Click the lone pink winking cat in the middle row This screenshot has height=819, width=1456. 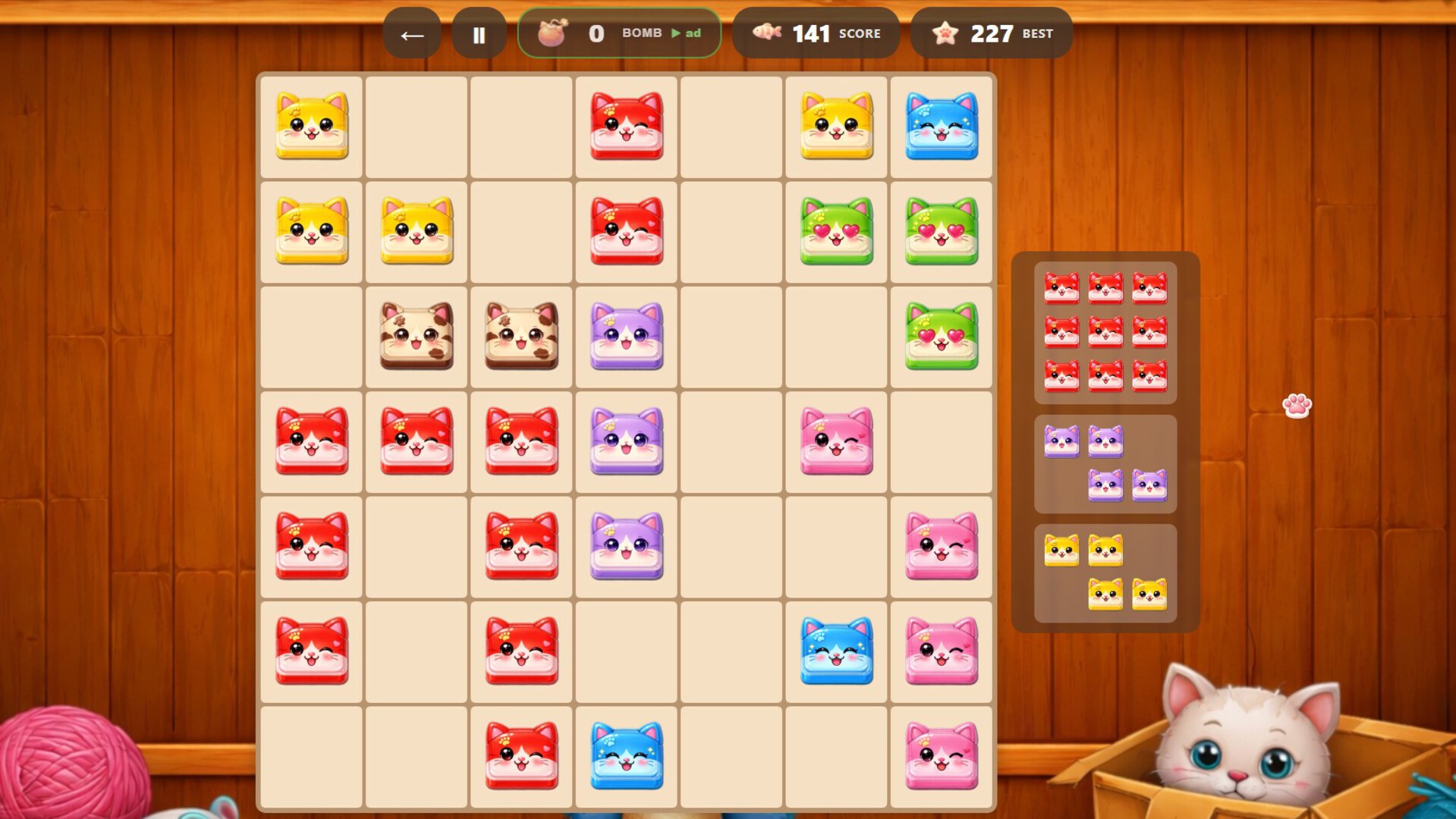tap(835, 441)
